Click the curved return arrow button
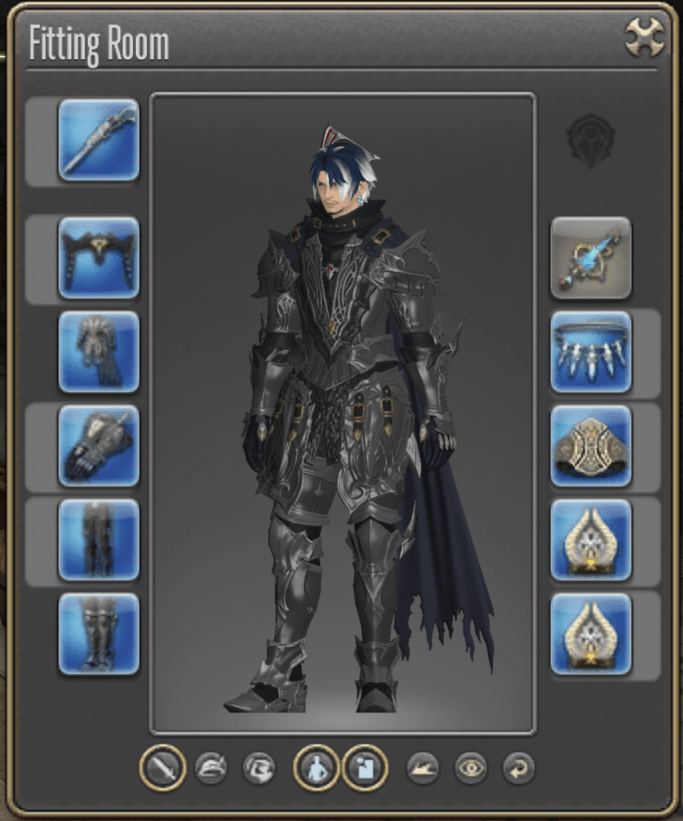 point(518,768)
